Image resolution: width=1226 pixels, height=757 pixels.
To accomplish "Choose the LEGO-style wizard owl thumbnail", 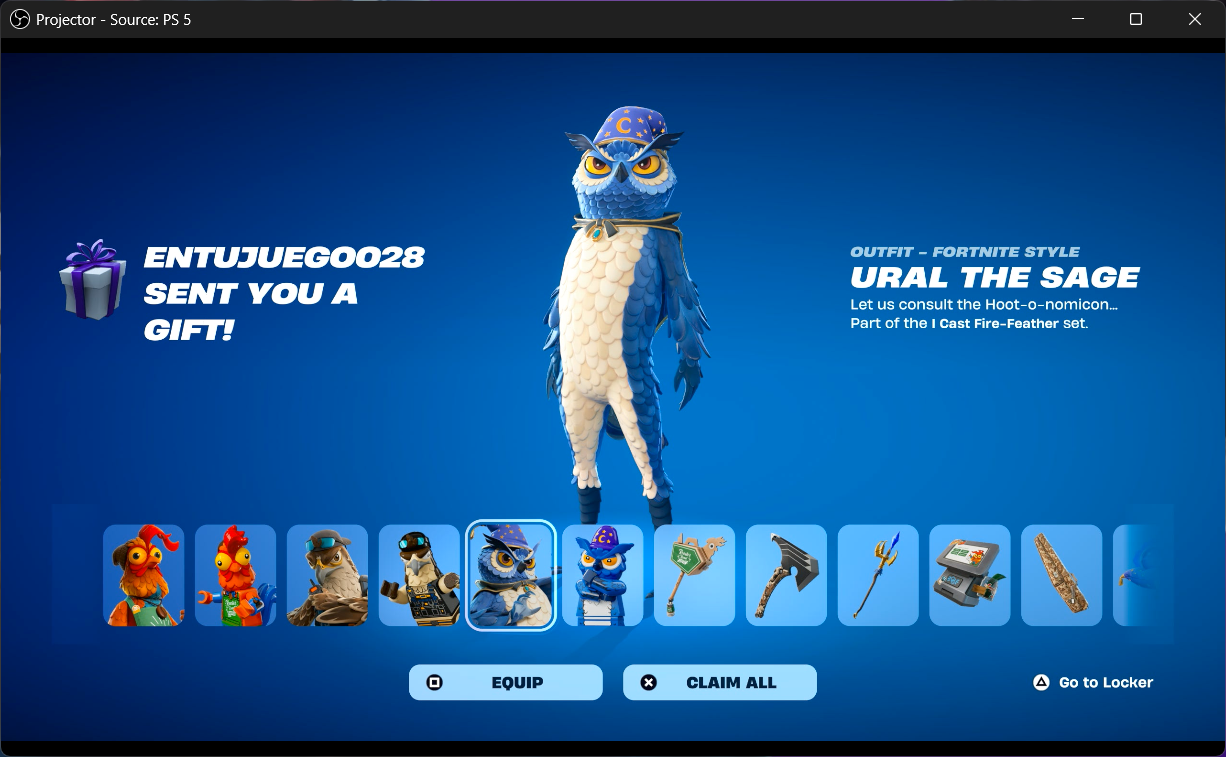I will coord(603,576).
